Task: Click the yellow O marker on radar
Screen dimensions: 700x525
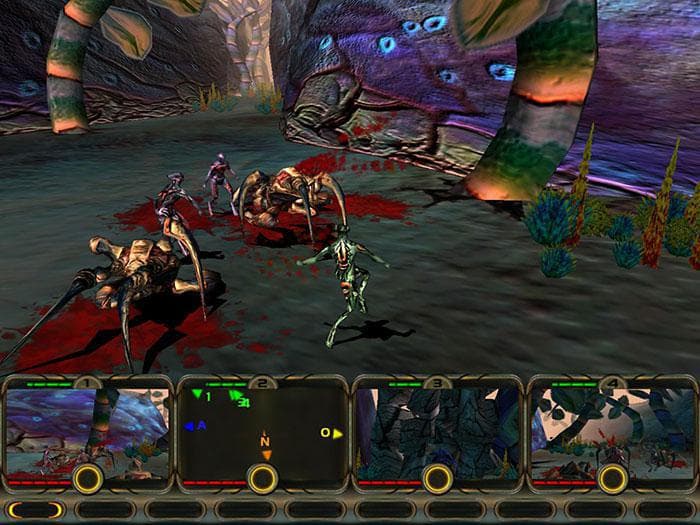Action: tap(330, 433)
